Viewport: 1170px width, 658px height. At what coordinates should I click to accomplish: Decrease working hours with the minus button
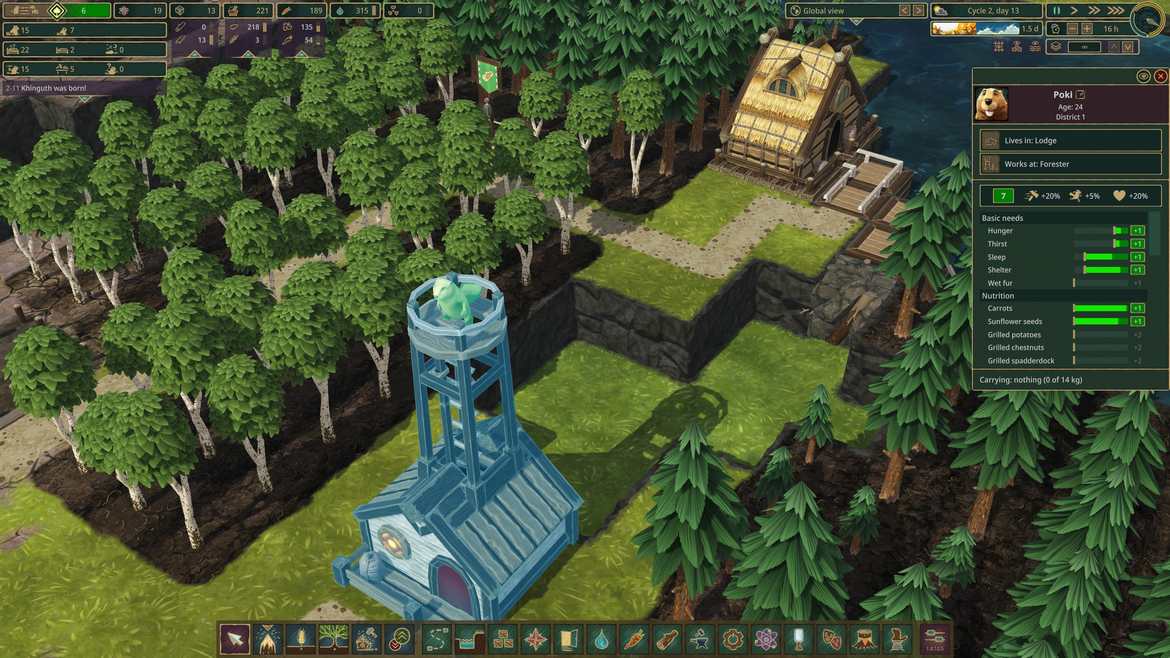pyautogui.click(x=1070, y=29)
